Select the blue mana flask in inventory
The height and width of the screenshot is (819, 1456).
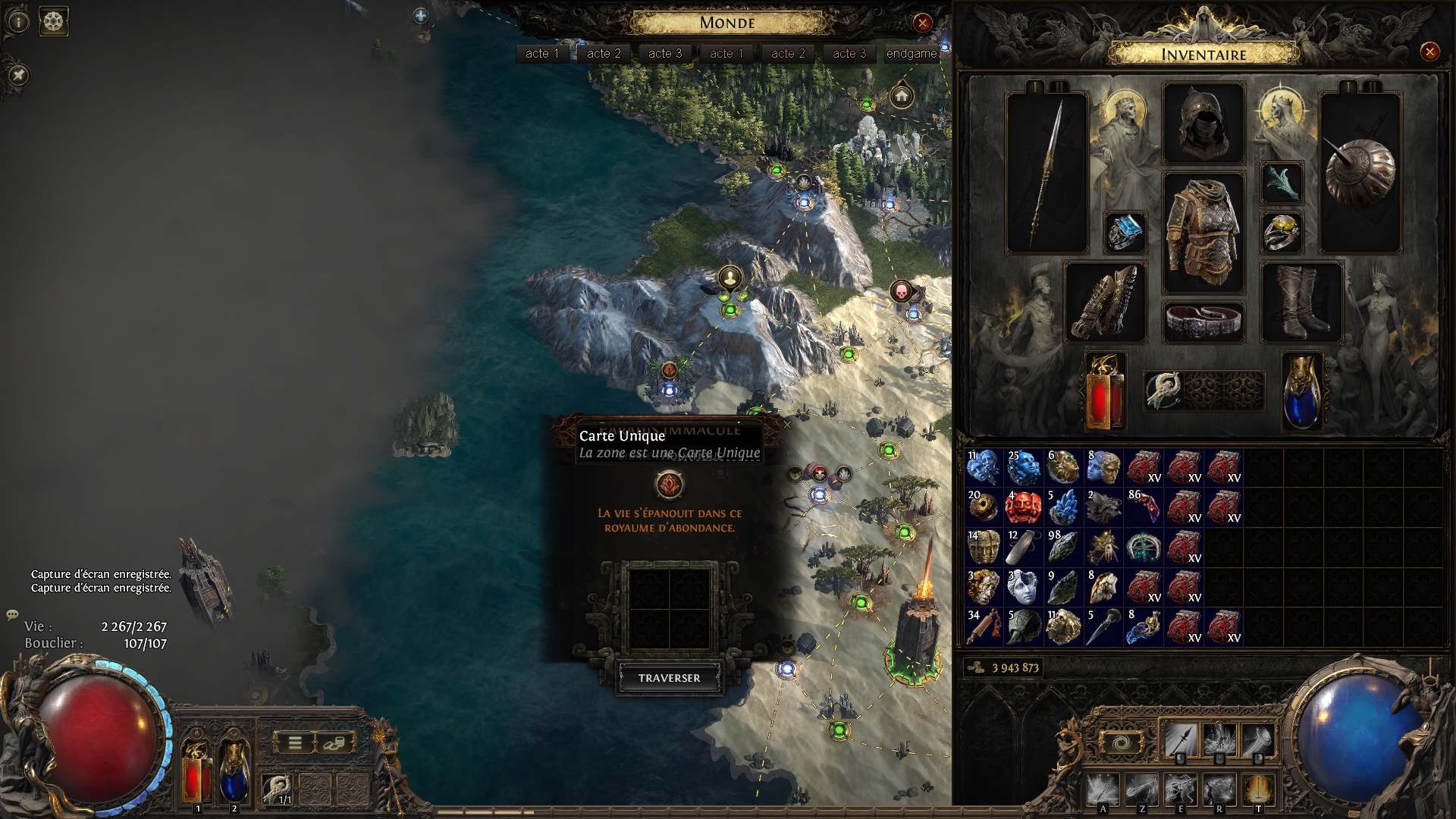click(1301, 391)
